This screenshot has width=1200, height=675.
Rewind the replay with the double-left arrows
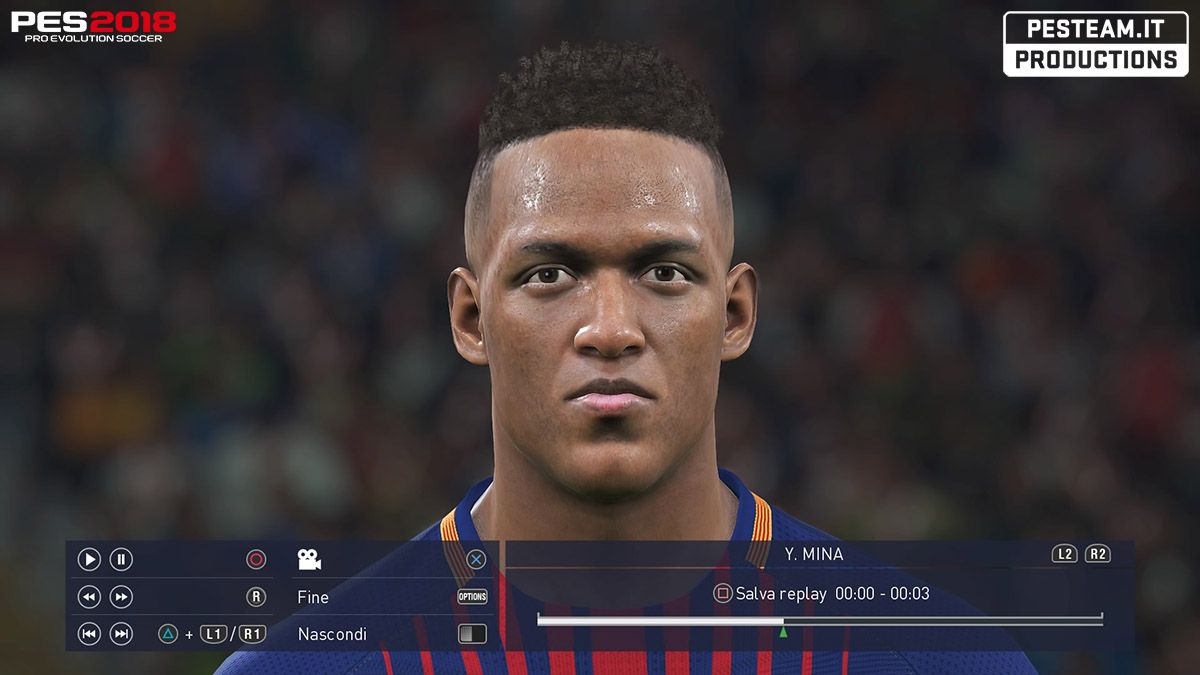(x=89, y=597)
